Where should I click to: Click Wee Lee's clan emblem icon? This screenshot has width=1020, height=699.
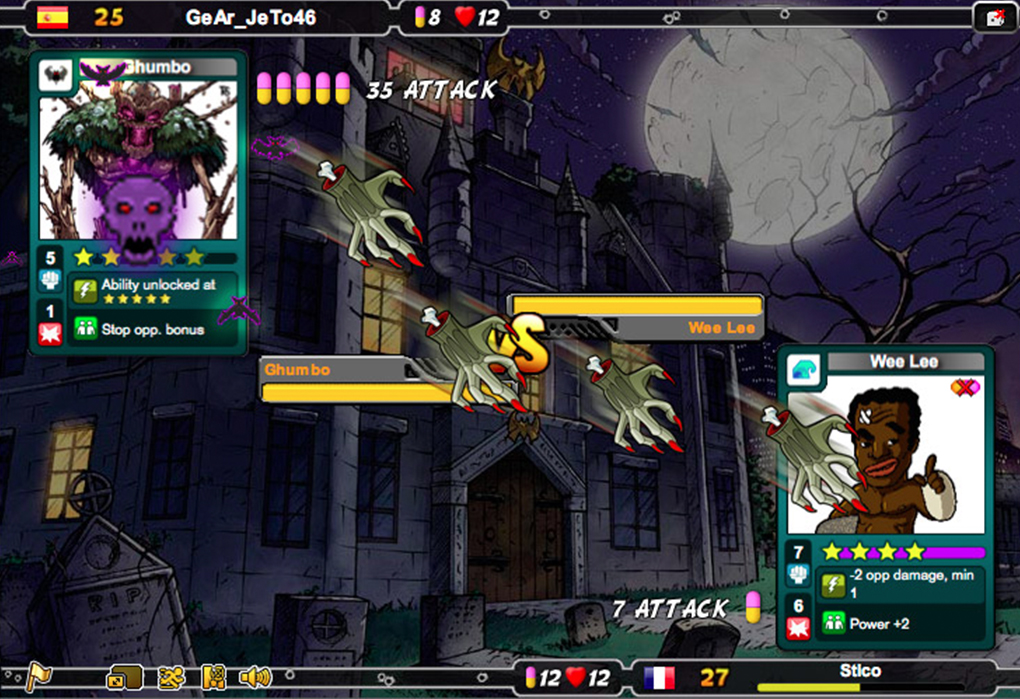803,368
